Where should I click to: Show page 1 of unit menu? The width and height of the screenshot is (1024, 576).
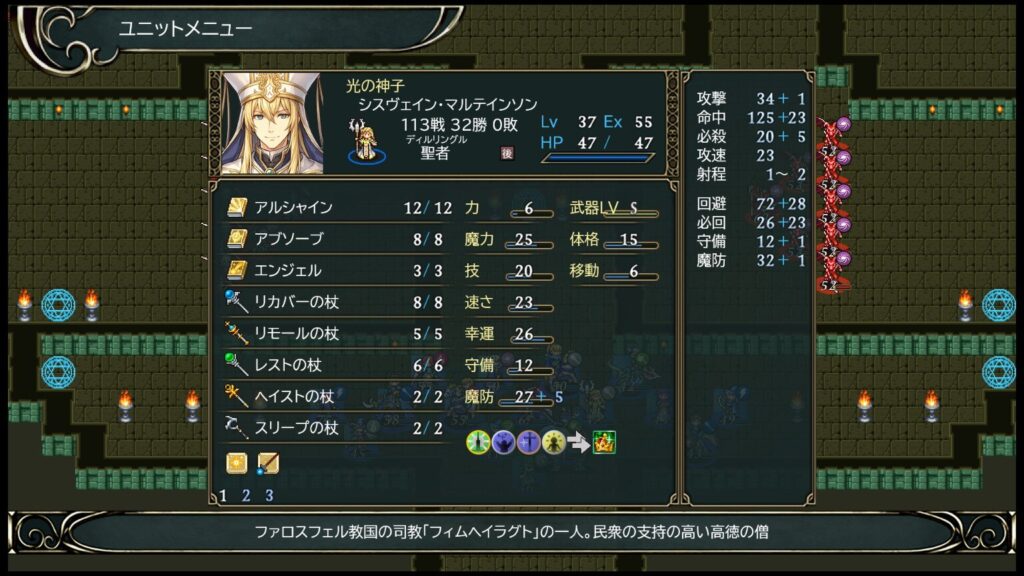click(223, 495)
